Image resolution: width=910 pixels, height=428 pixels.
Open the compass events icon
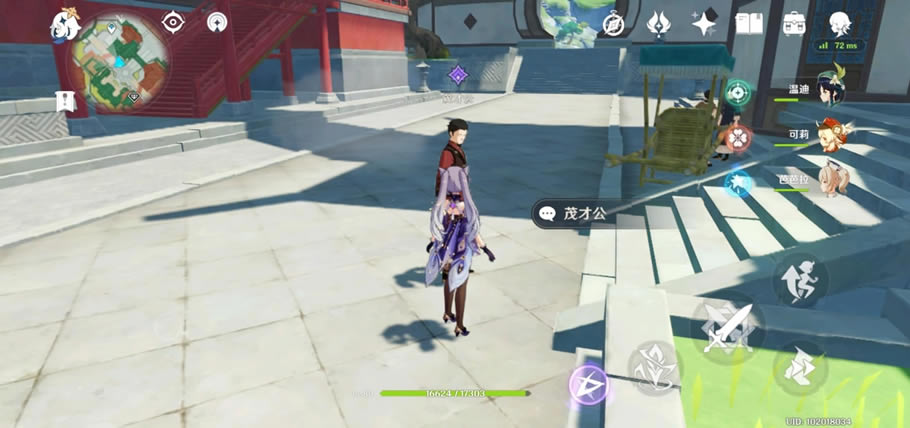pos(613,22)
